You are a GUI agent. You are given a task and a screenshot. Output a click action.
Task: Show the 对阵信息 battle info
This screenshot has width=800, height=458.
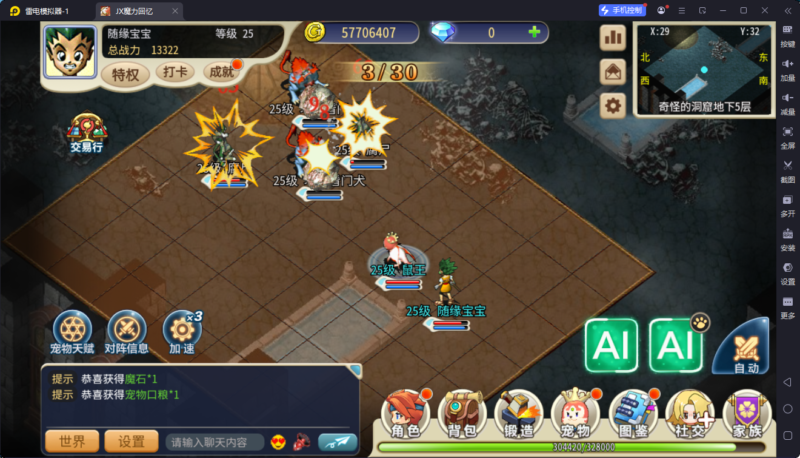click(x=127, y=331)
